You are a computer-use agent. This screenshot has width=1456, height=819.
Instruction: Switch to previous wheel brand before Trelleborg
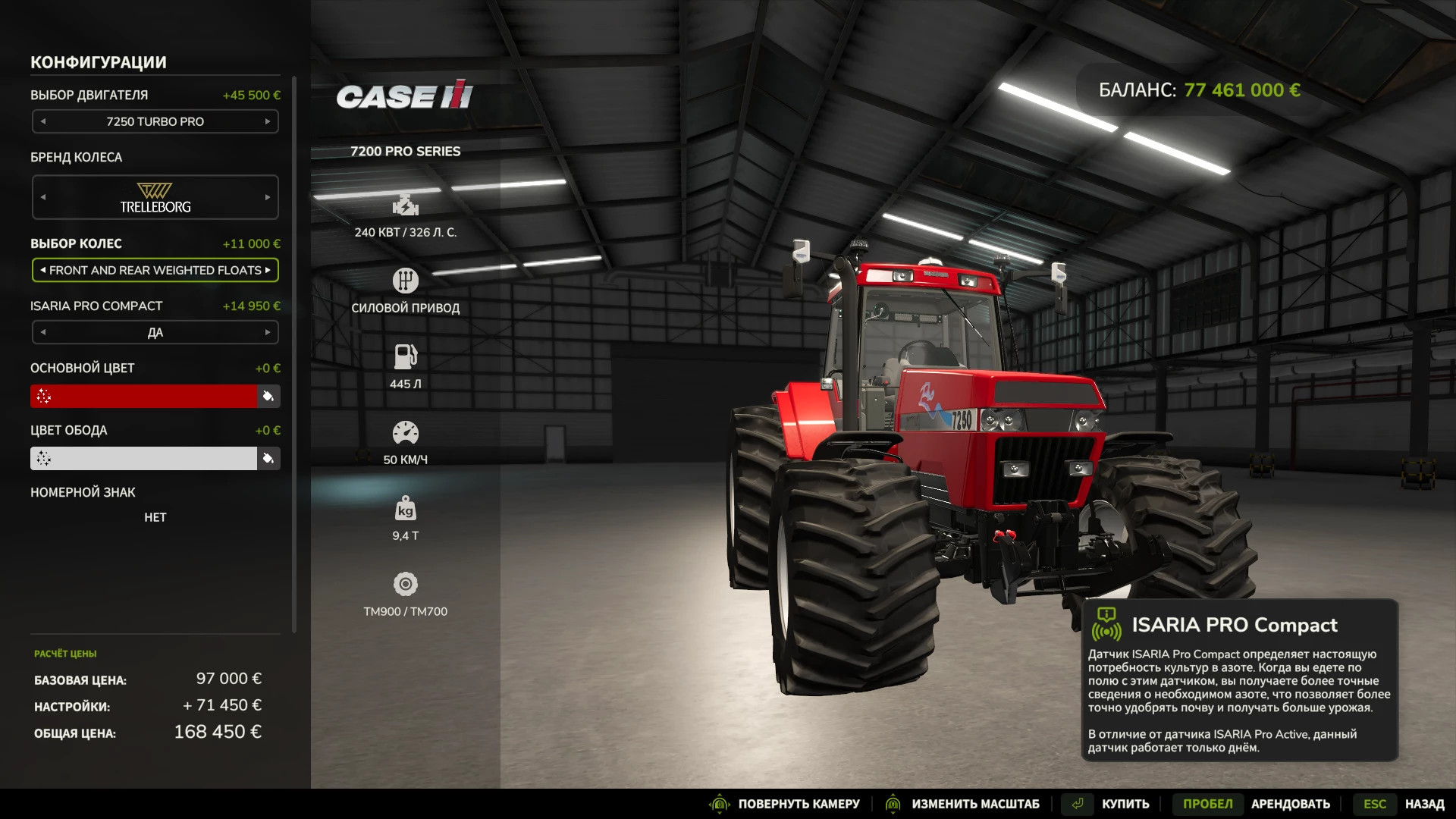(43, 197)
